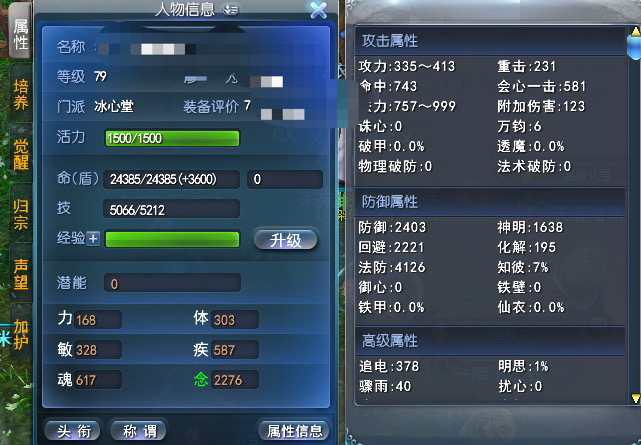Click the 升级 level-up button
641x445 pixels.
click(x=286, y=240)
